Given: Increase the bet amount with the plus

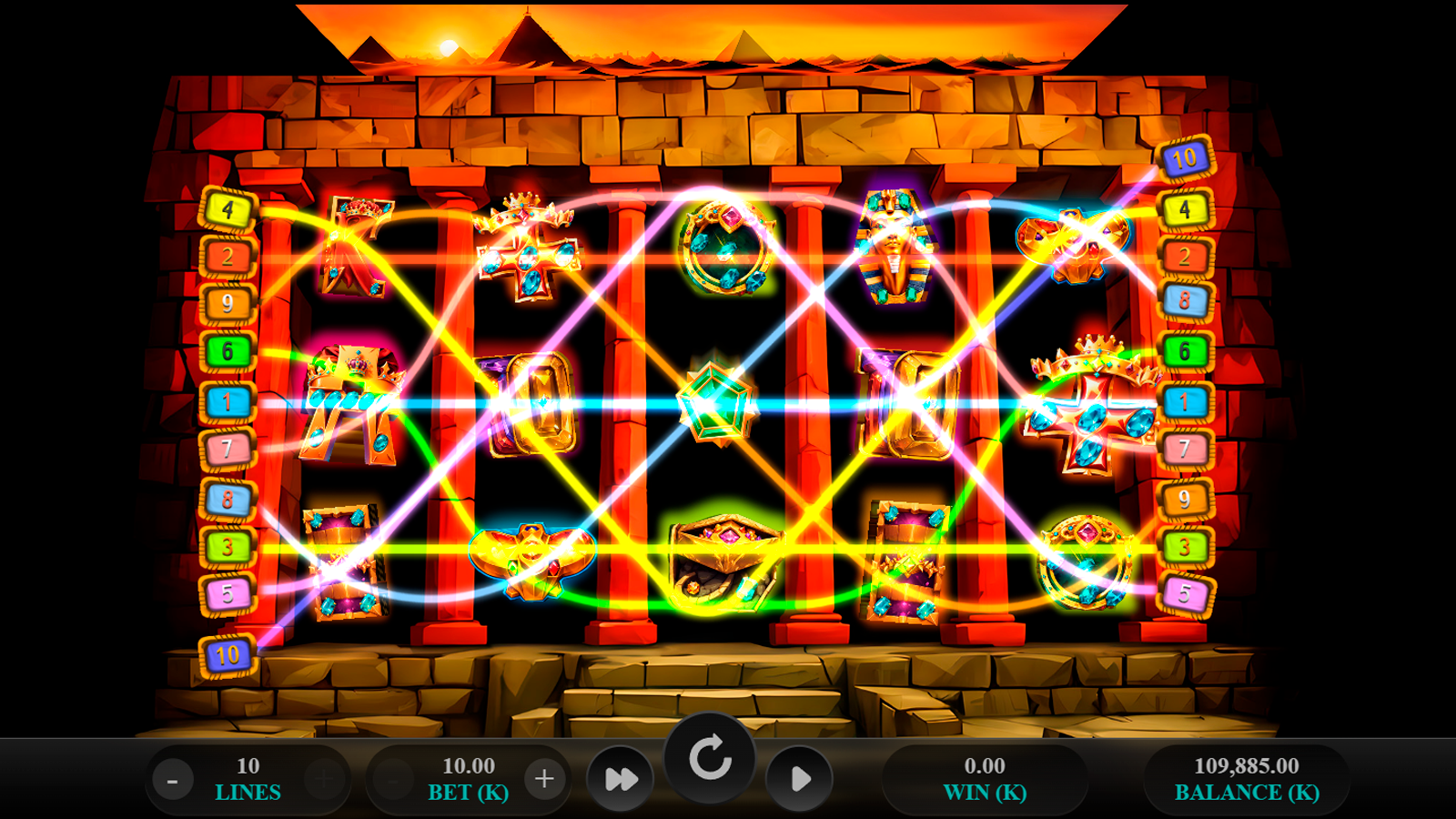Looking at the screenshot, I should click(544, 779).
